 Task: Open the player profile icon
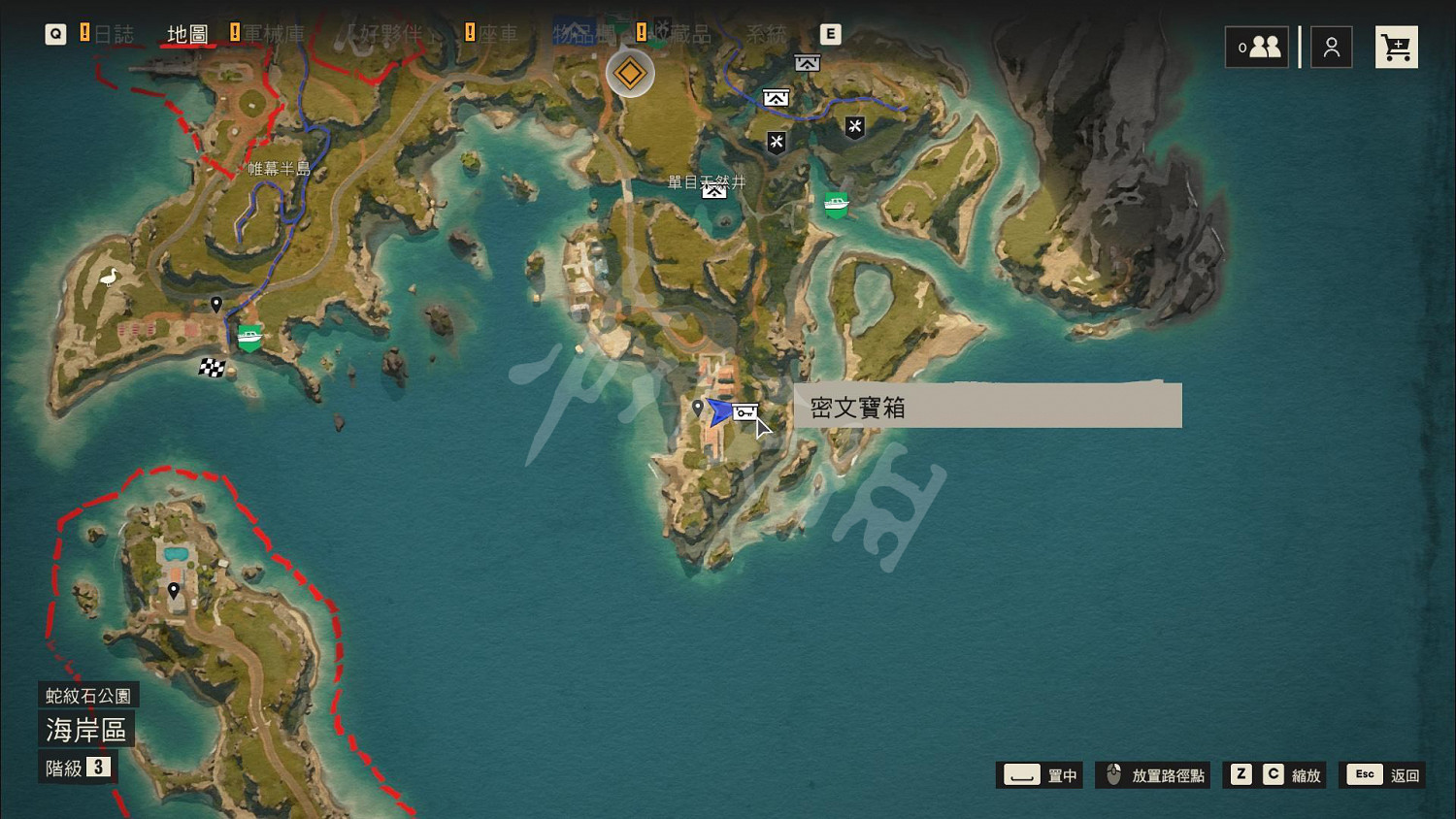pos(1331,46)
